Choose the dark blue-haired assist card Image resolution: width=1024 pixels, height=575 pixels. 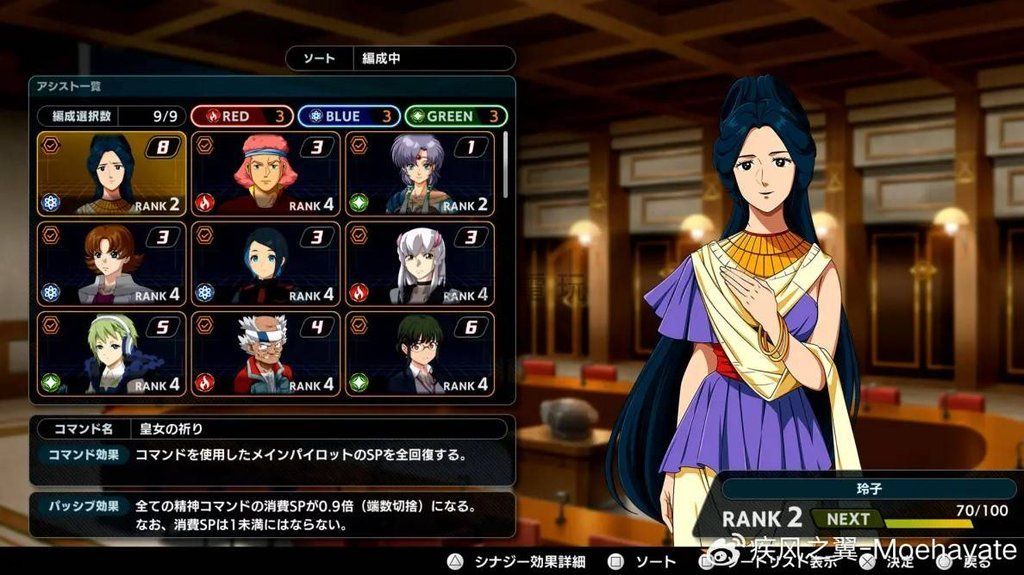point(265,263)
